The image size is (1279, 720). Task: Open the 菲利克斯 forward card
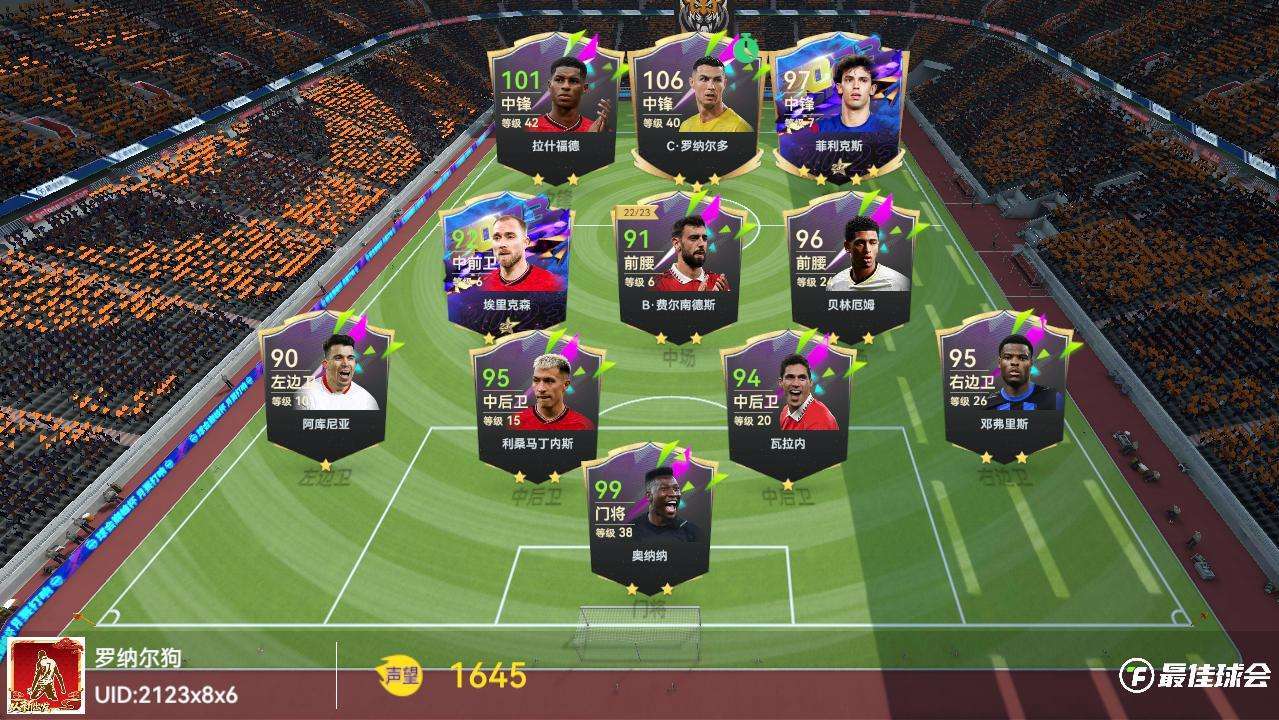point(838,108)
